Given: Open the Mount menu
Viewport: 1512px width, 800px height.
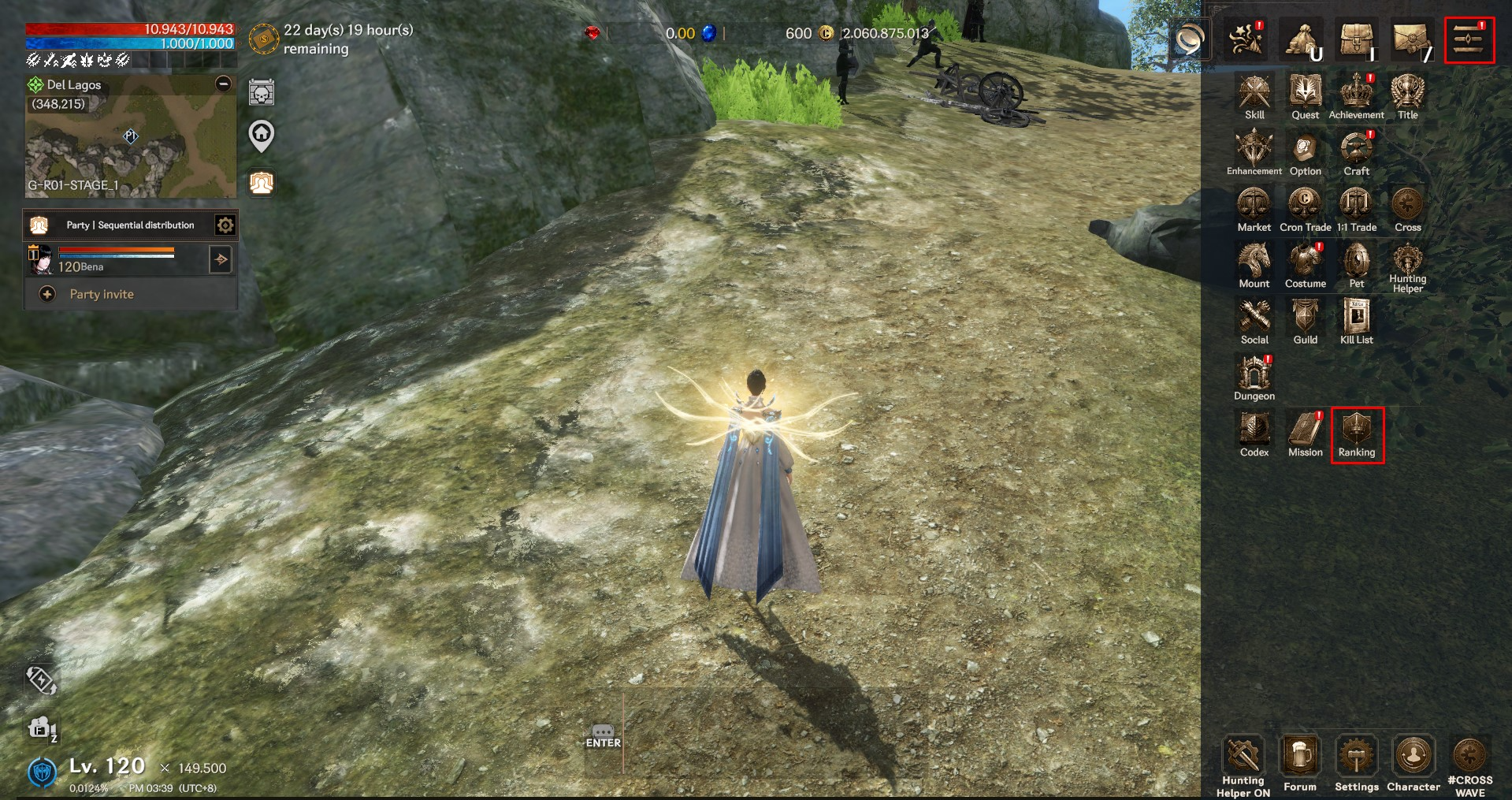Looking at the screenshot, I should [x=1254, y=266].
